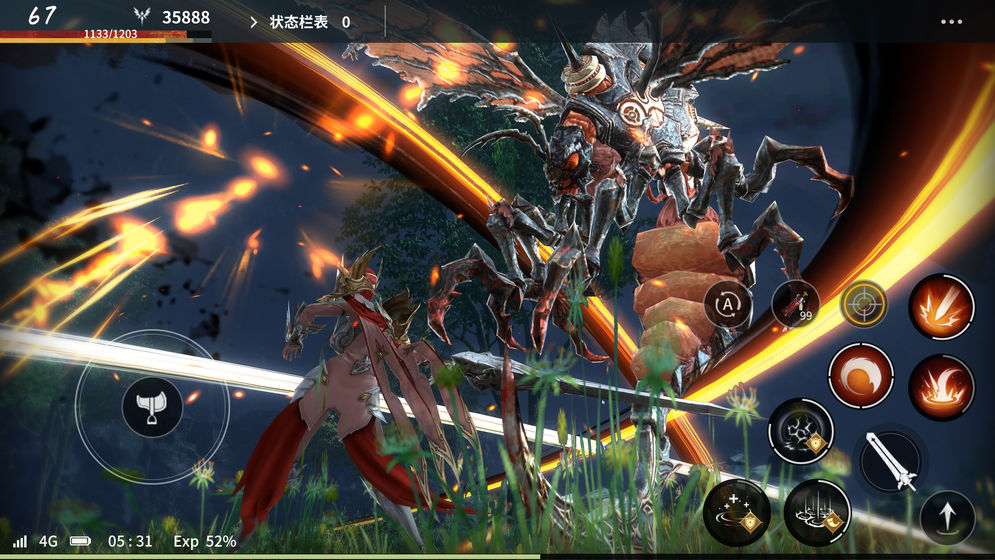Cast the sparkle healing circle skill
Screen dimensions: 995x560
[x=736, y=512]
